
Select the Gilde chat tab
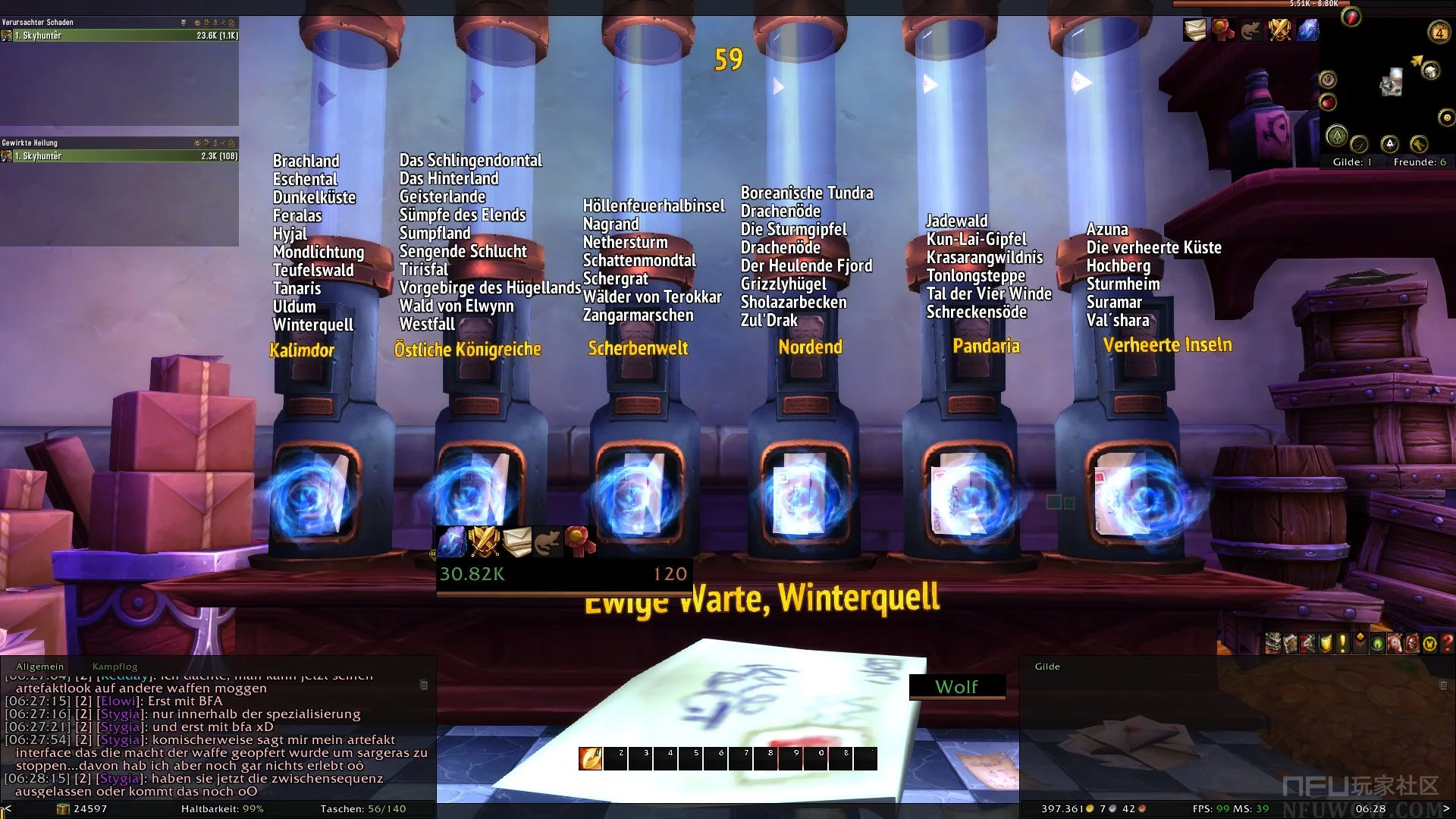[1047, 667]
